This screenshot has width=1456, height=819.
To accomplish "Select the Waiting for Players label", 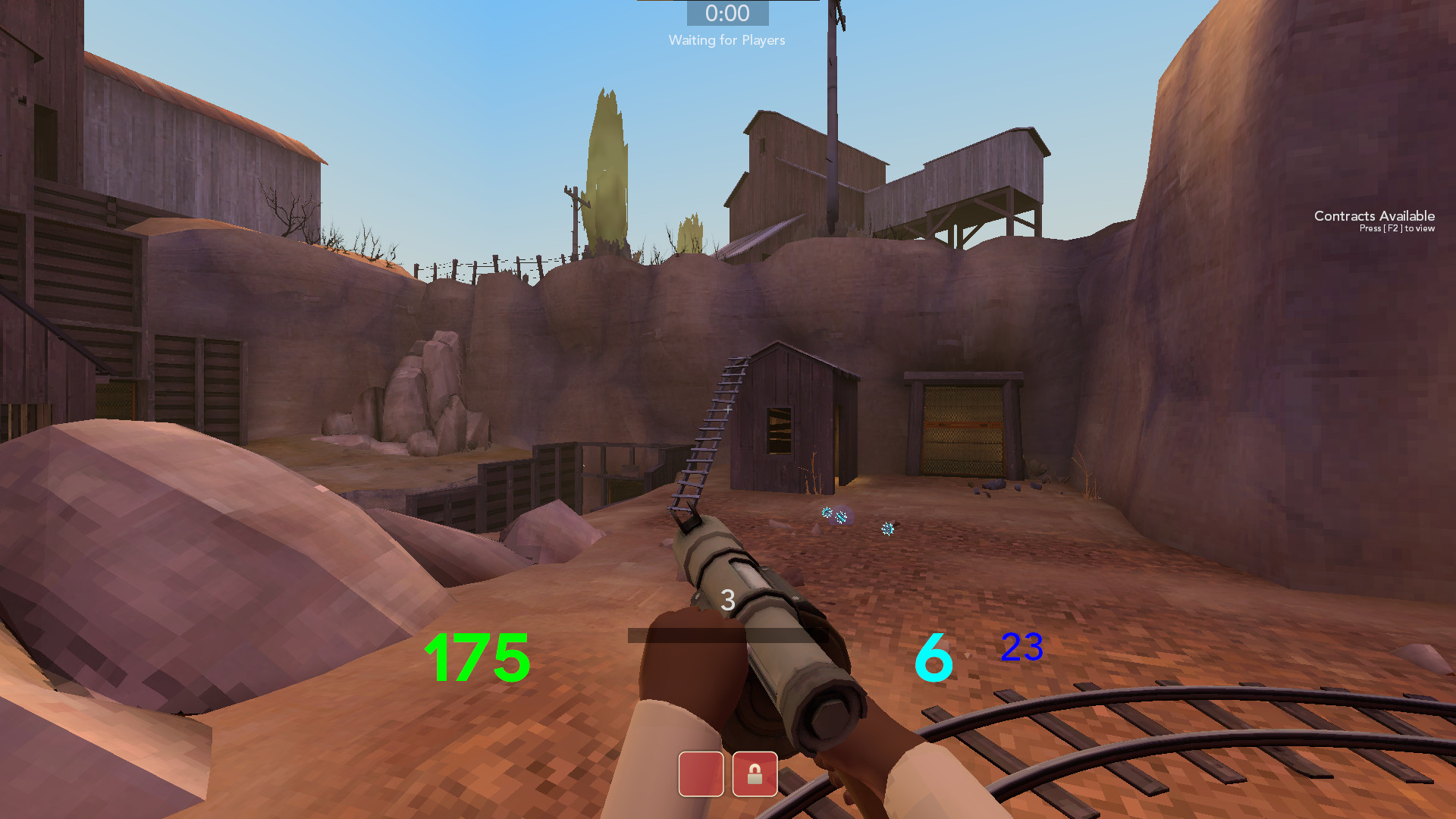I will [726, 40].
